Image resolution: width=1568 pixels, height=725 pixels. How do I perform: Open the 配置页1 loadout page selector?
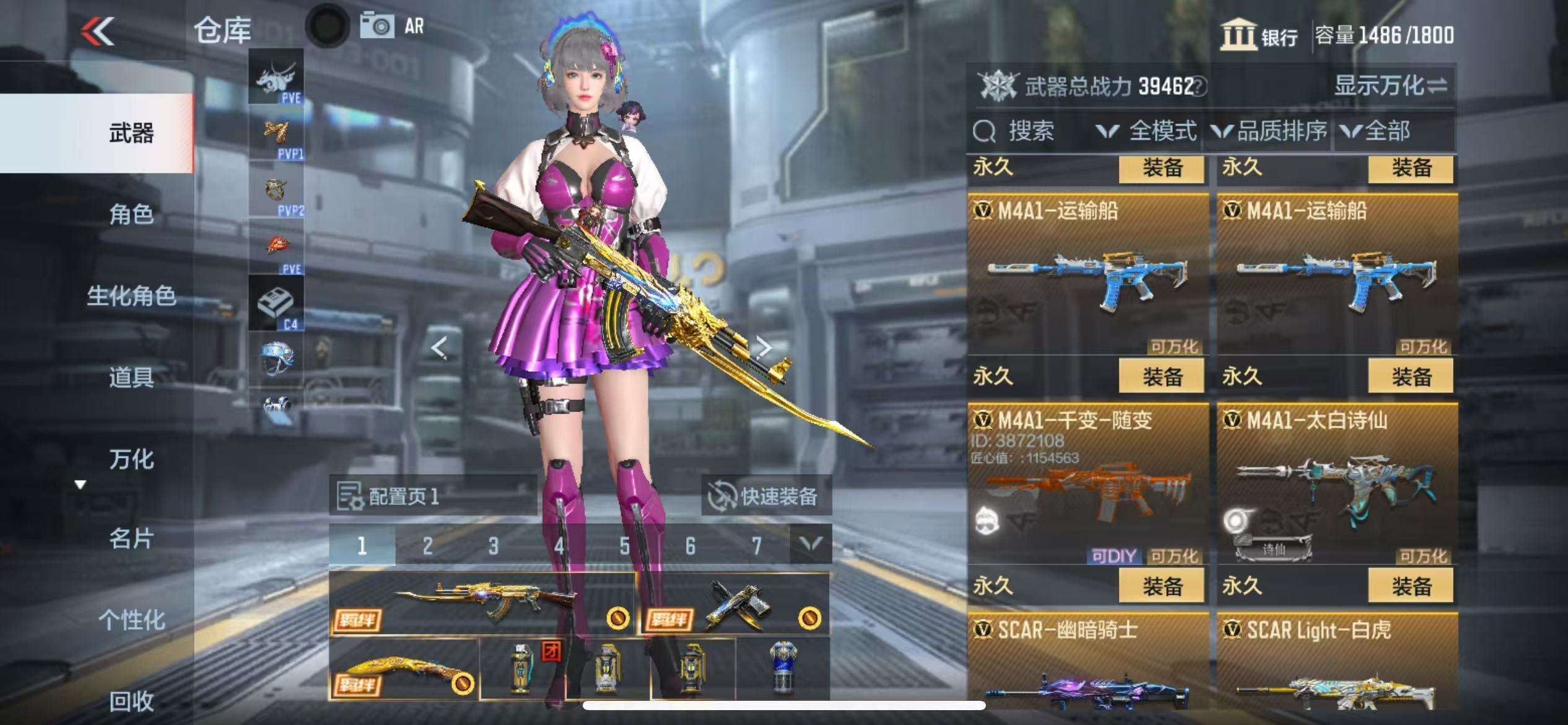pos(432,496)
